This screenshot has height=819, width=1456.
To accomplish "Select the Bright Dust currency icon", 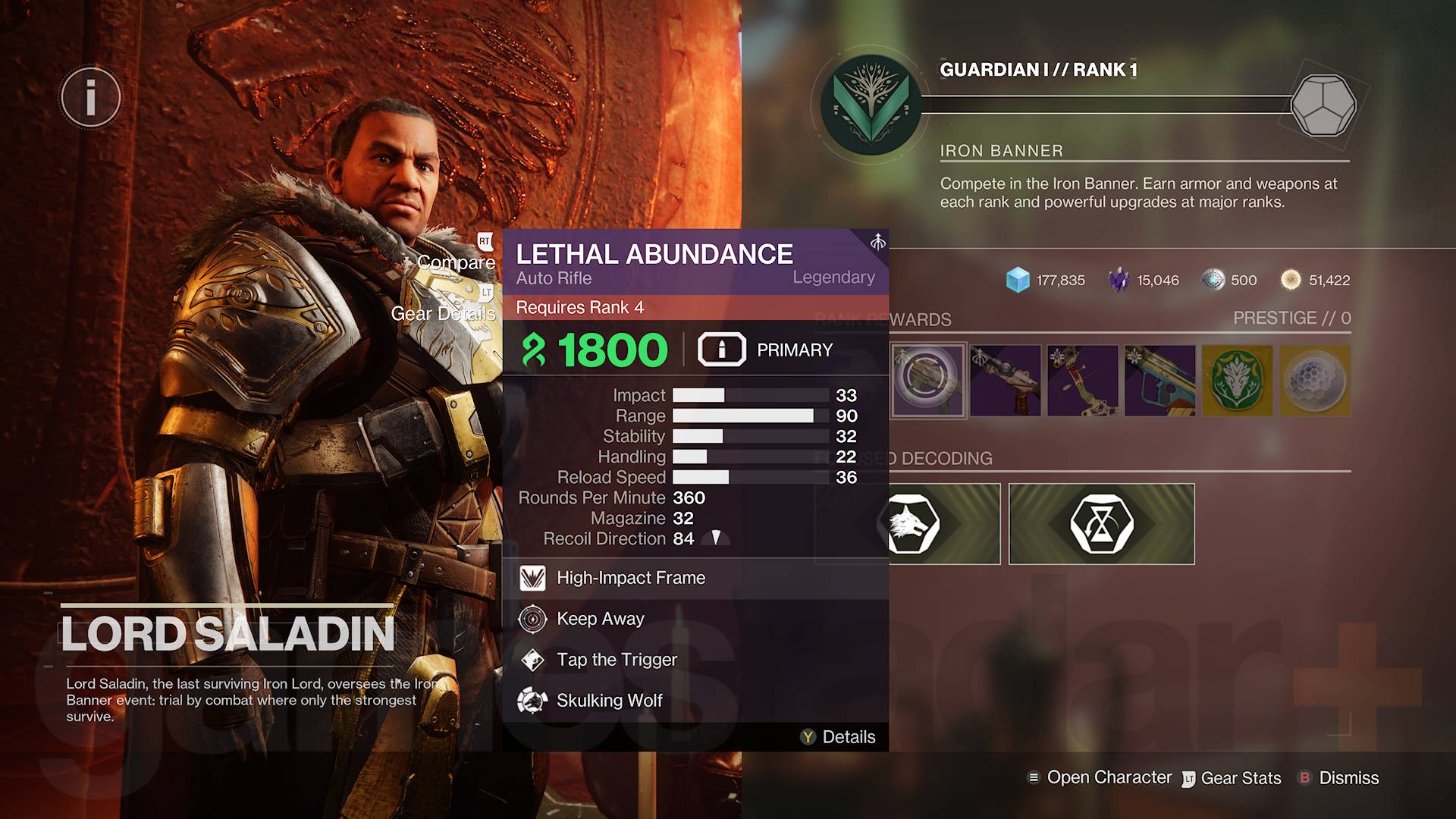I will pos(1291,280).
